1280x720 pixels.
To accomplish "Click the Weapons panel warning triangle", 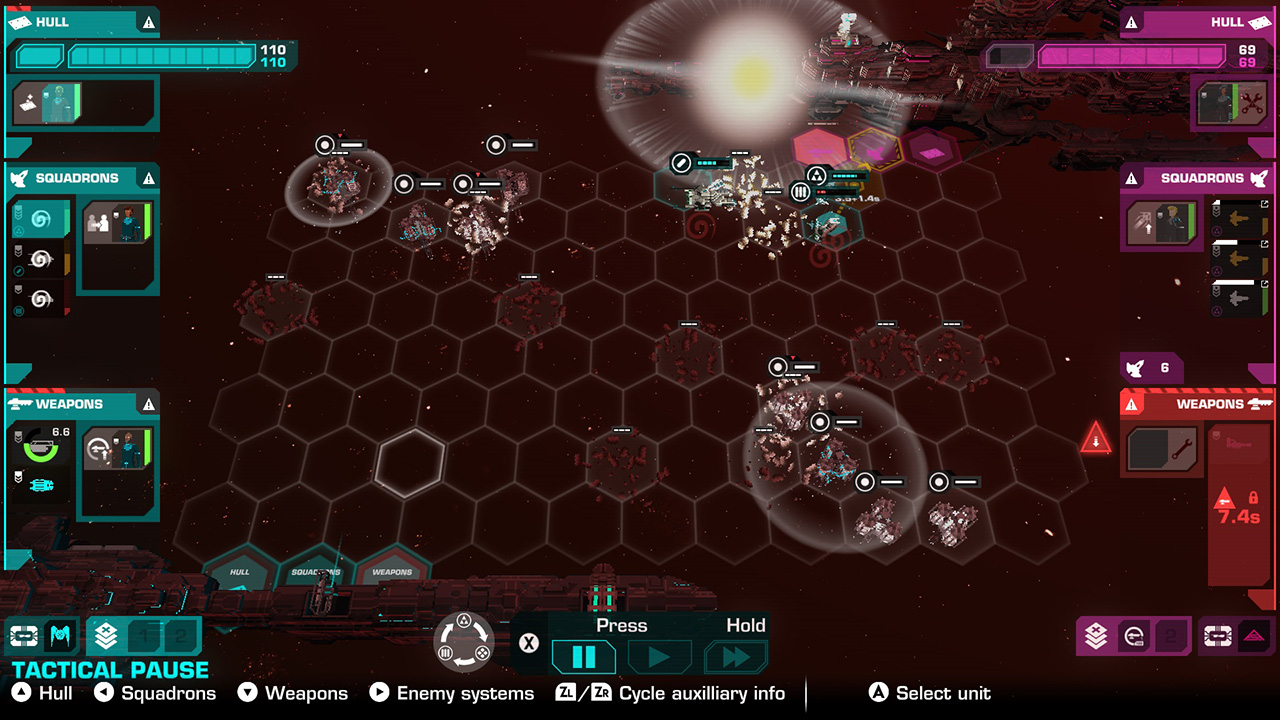I will [x=148, y=403].
